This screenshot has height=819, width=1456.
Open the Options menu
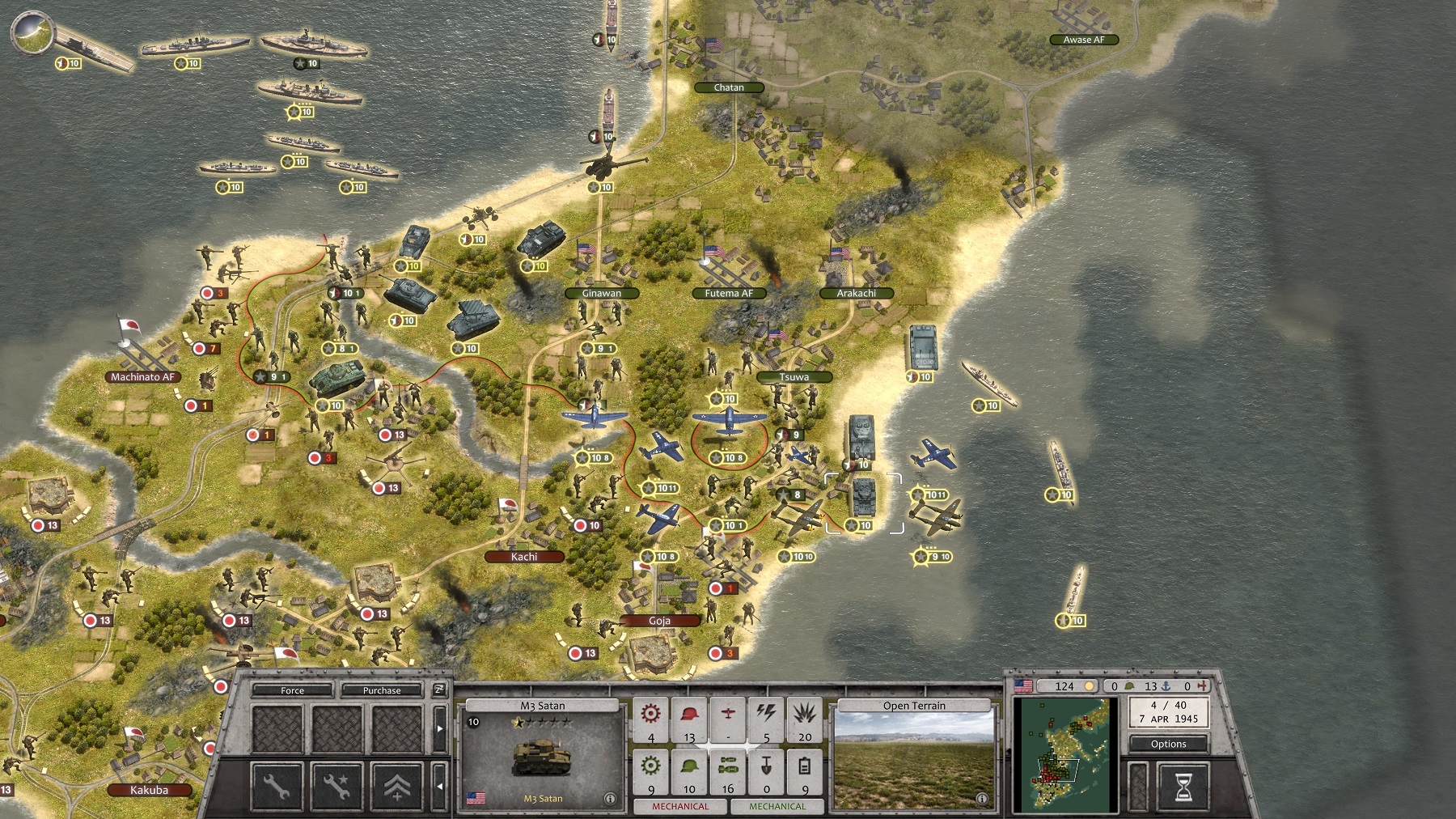coord(1169,744)
